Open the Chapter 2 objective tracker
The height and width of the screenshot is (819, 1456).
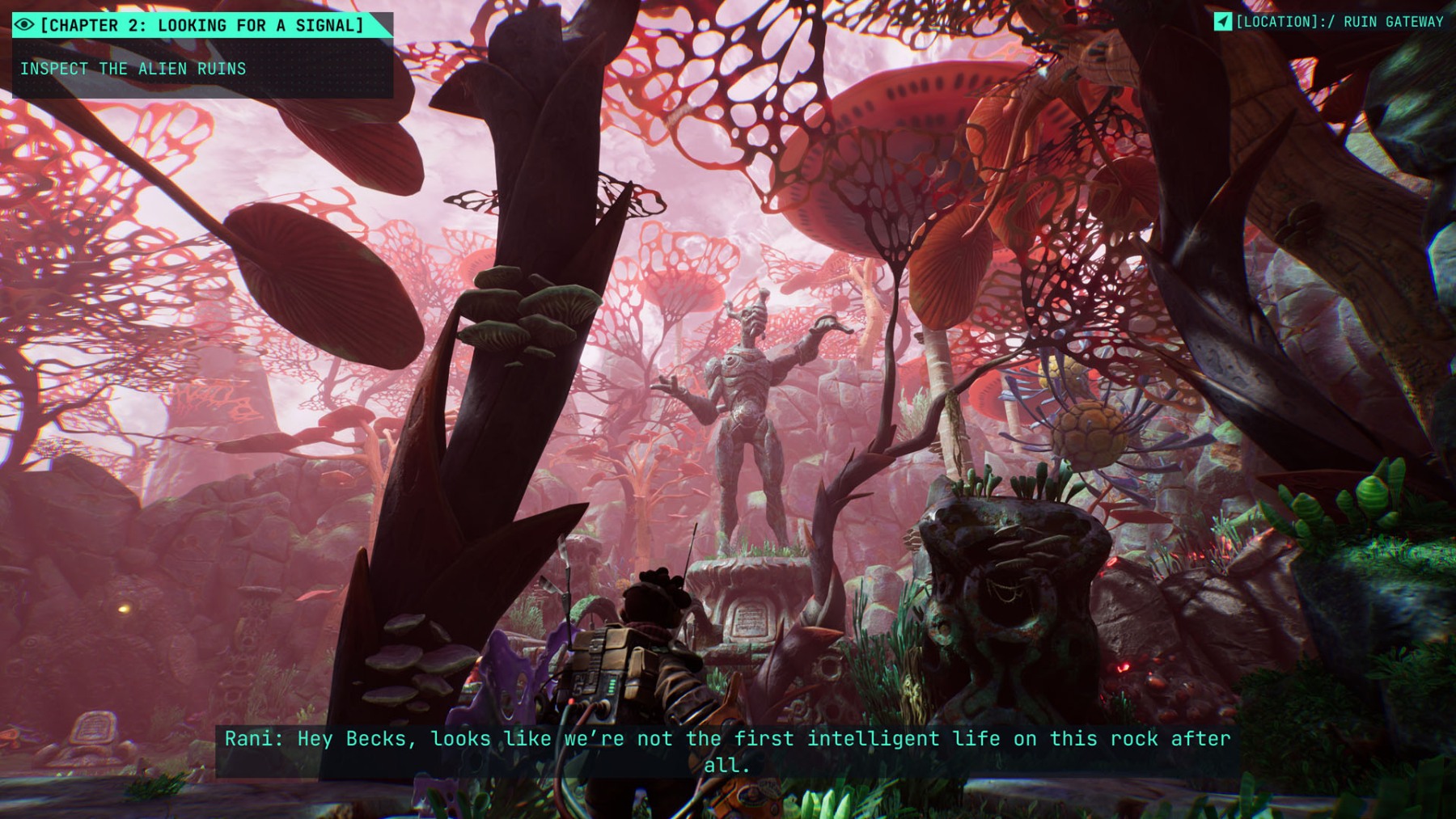[x=201, y=25]
